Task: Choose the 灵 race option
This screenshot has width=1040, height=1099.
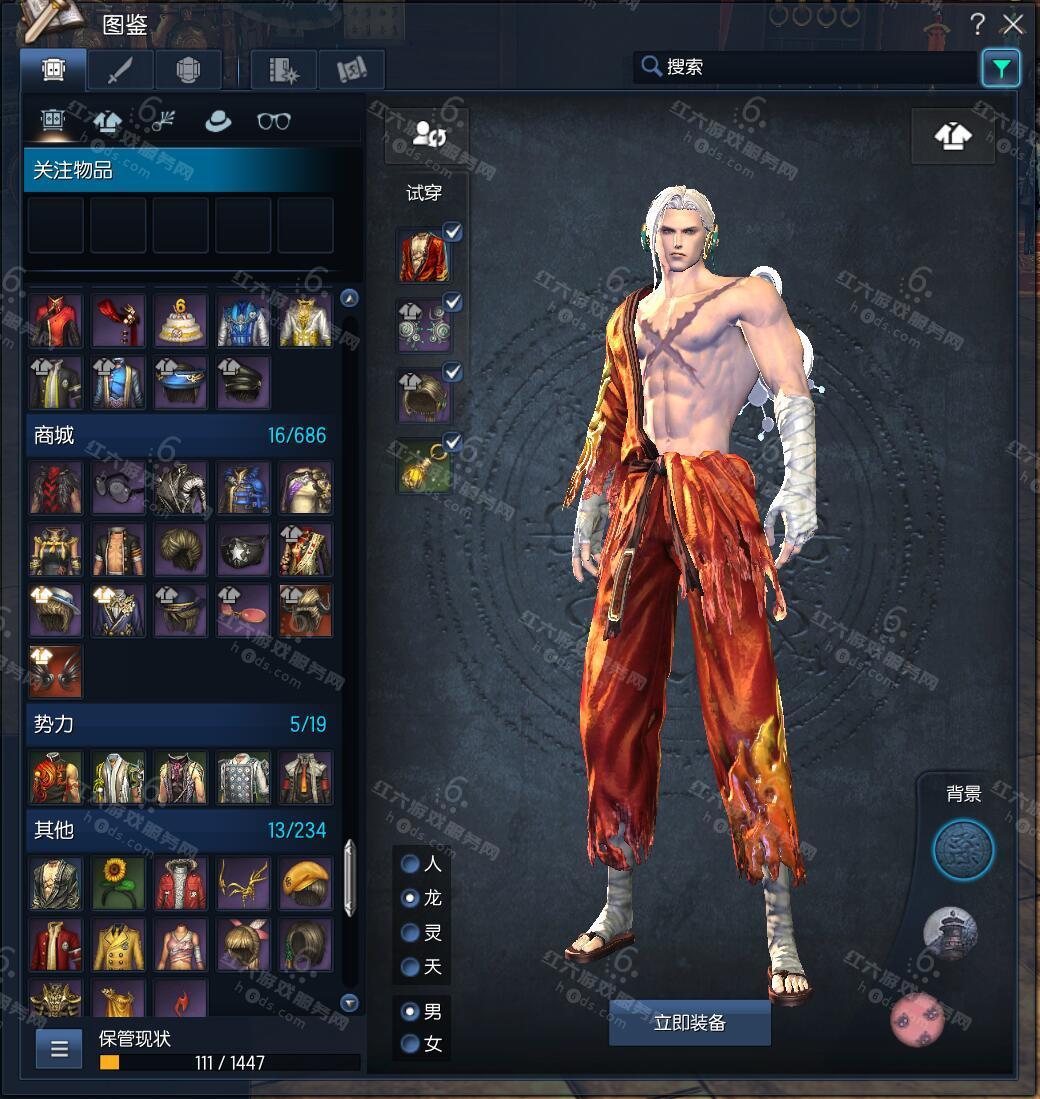Action: click(410, 932)
